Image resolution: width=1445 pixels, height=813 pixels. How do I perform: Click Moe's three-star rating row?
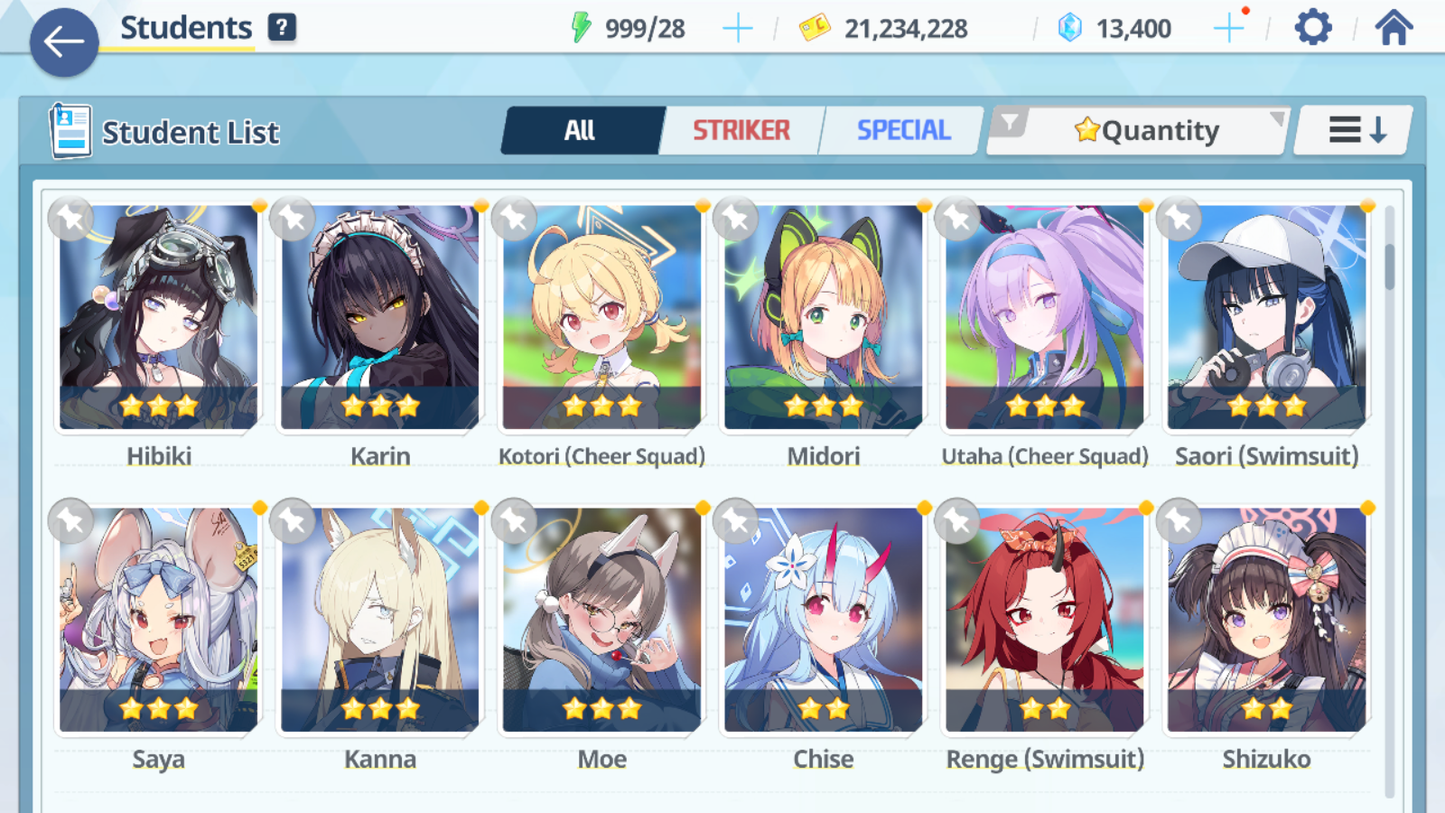click(601, 709)
